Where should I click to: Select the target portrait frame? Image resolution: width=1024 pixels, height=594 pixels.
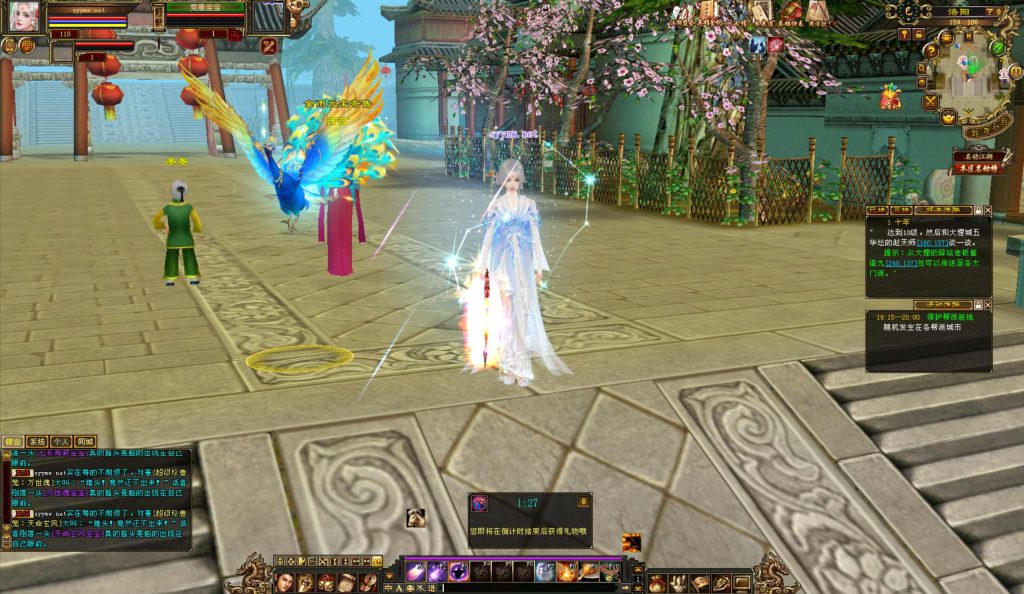click(x=269, y=17)
